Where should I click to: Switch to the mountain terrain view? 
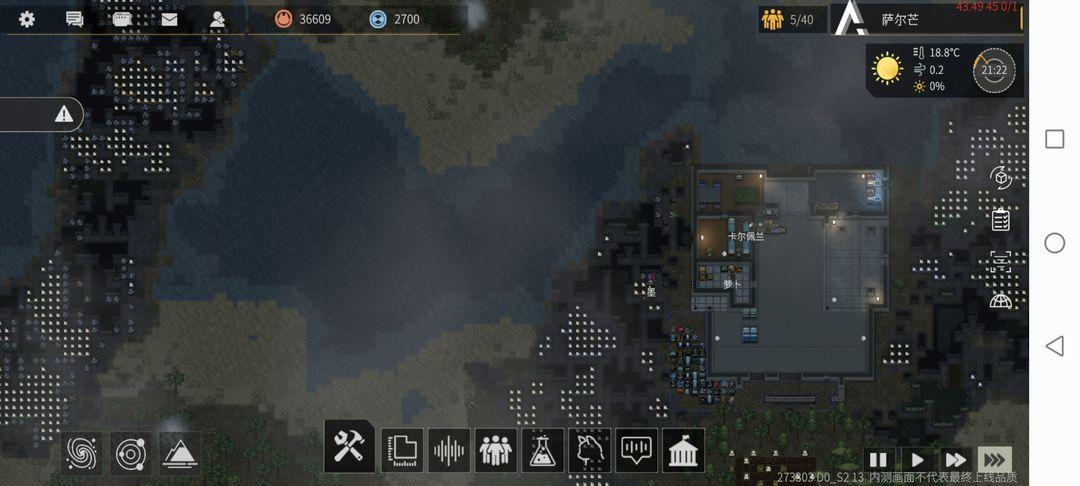click(178, 453)
